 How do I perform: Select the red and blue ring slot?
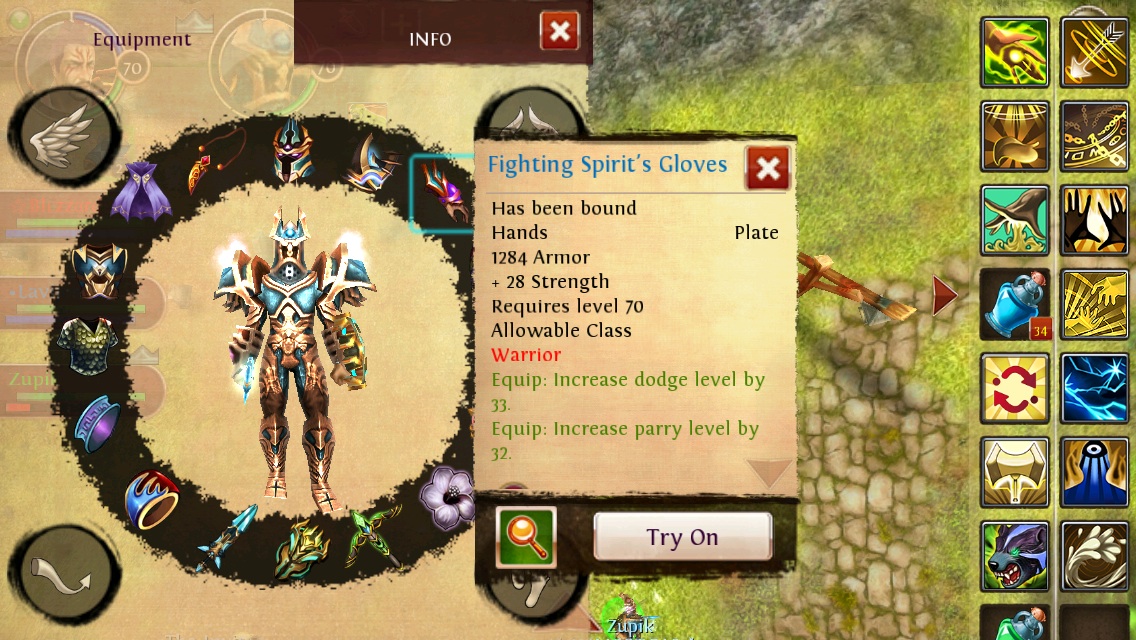tap(153, 500)
